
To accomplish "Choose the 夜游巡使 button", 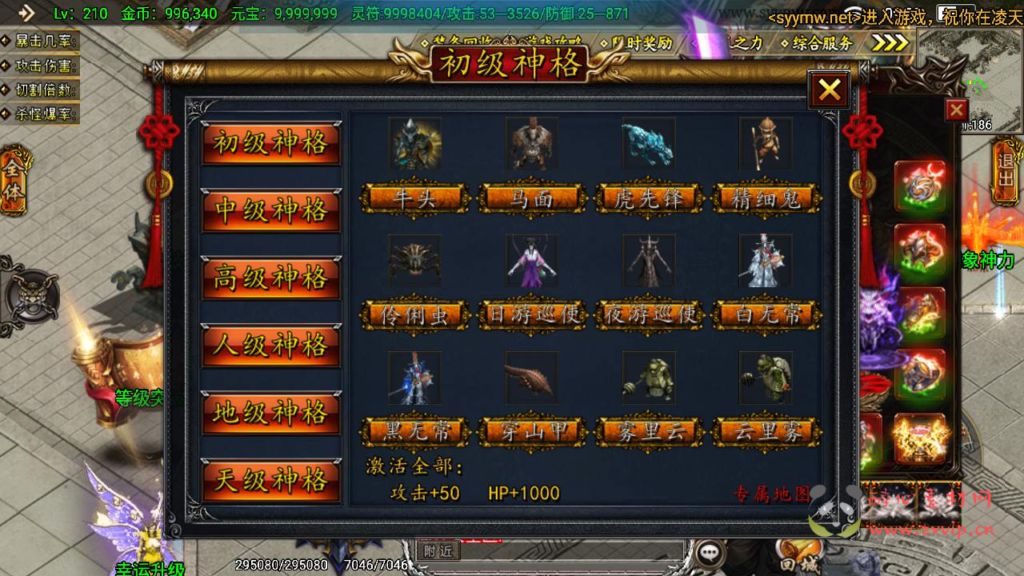I will (648, 316).
